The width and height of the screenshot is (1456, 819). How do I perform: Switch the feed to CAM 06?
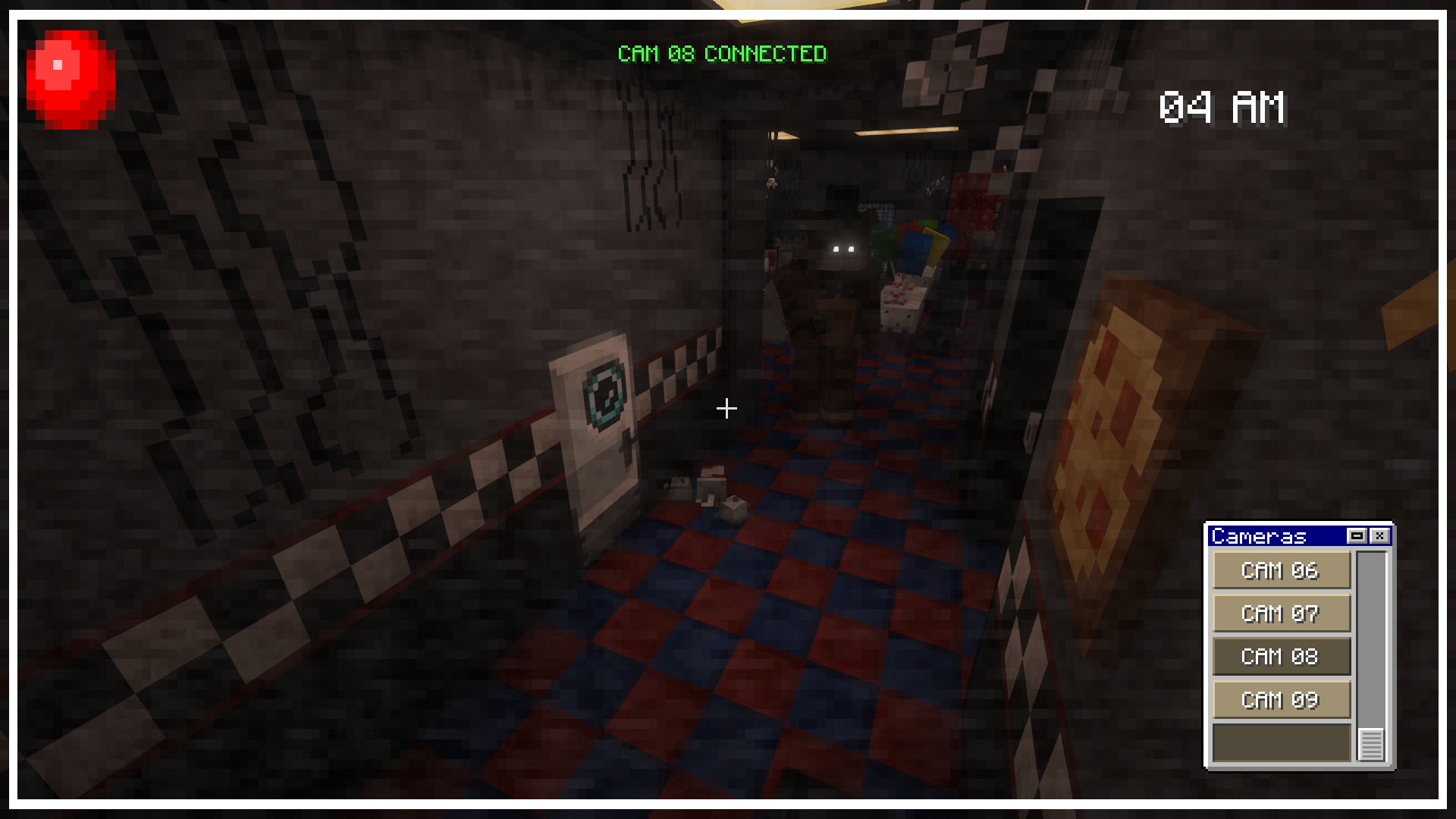click(1281, 570)
